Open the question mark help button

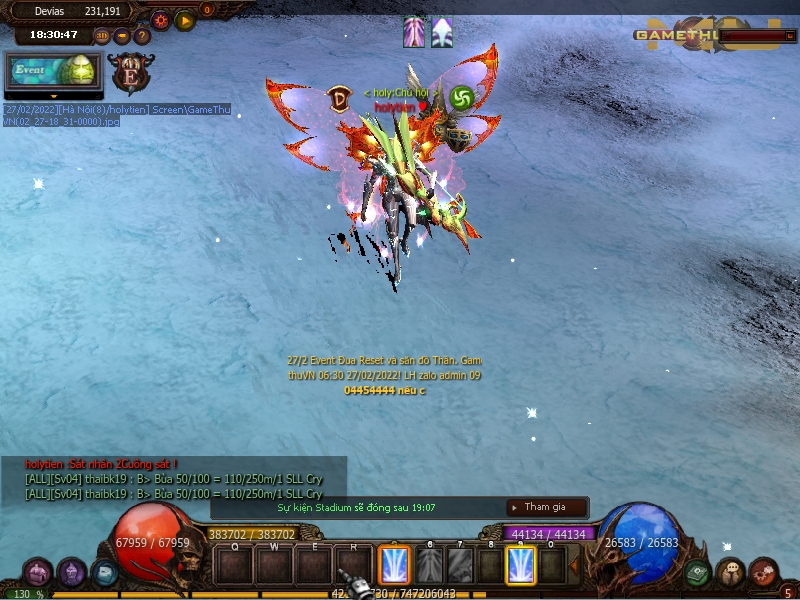142,36
